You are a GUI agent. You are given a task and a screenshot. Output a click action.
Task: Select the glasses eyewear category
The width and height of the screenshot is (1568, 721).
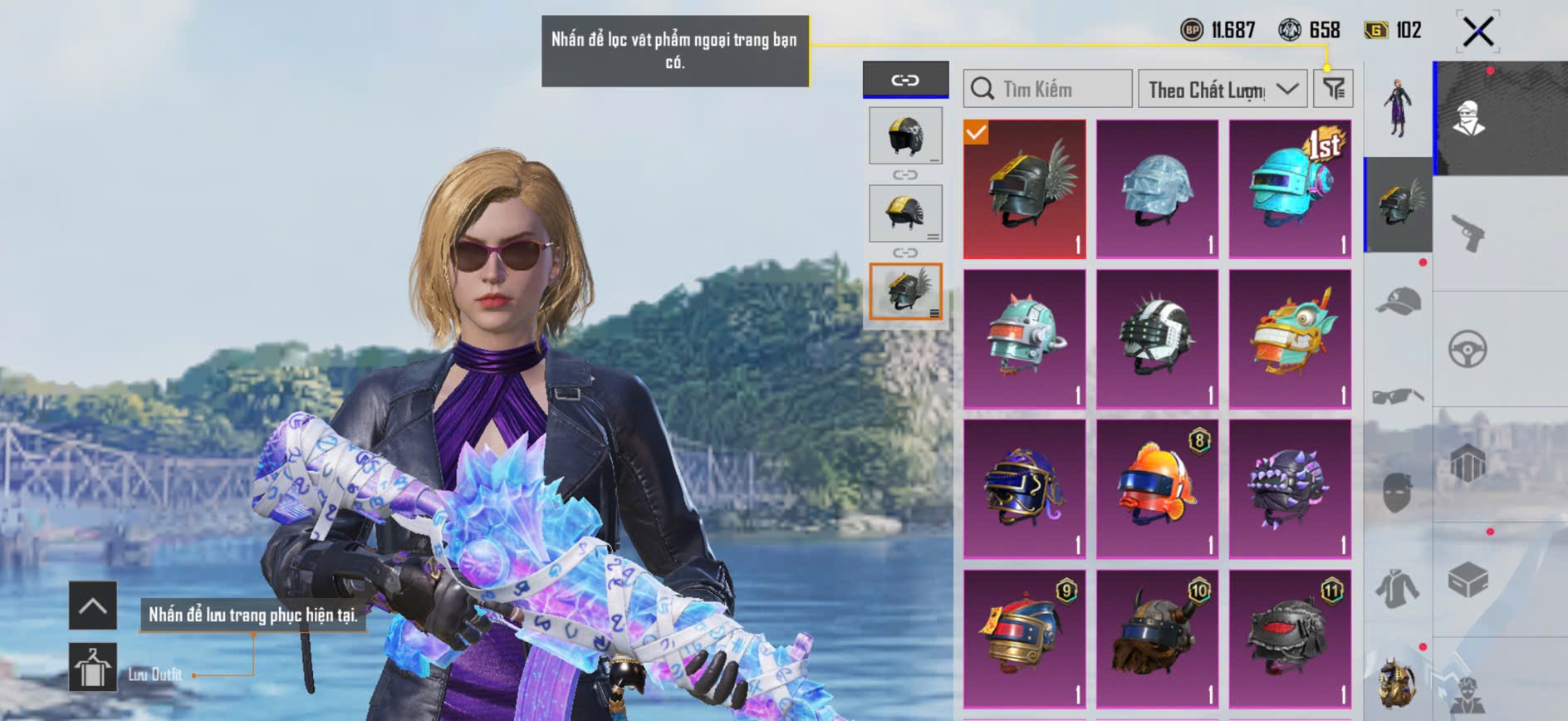[1399, 396]
